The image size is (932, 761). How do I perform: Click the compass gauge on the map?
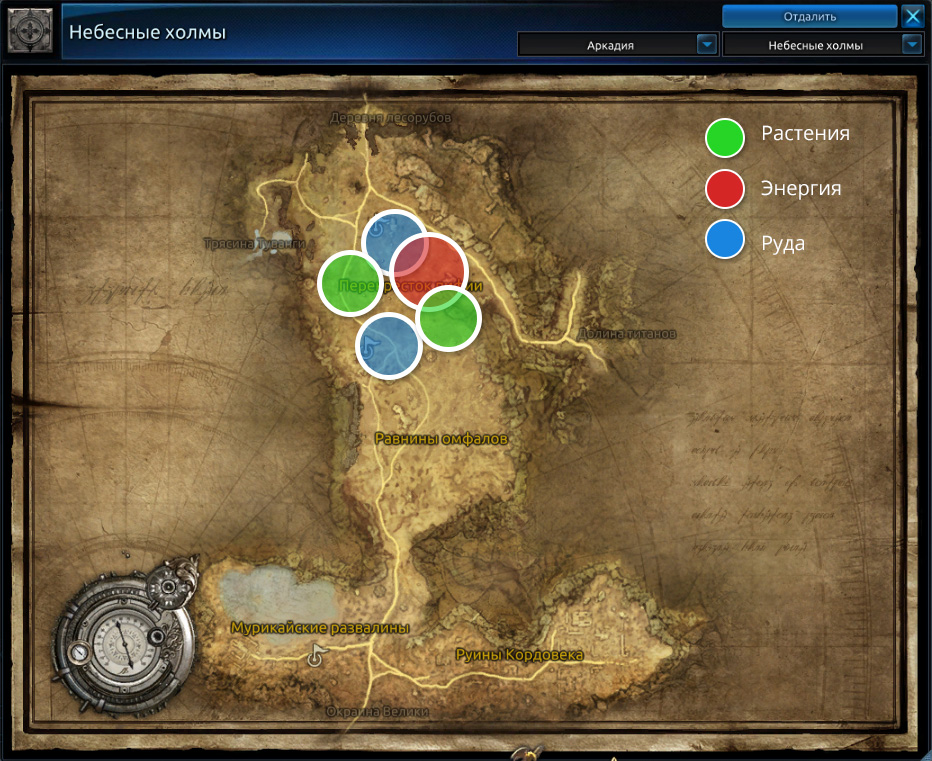coord(125,641)
